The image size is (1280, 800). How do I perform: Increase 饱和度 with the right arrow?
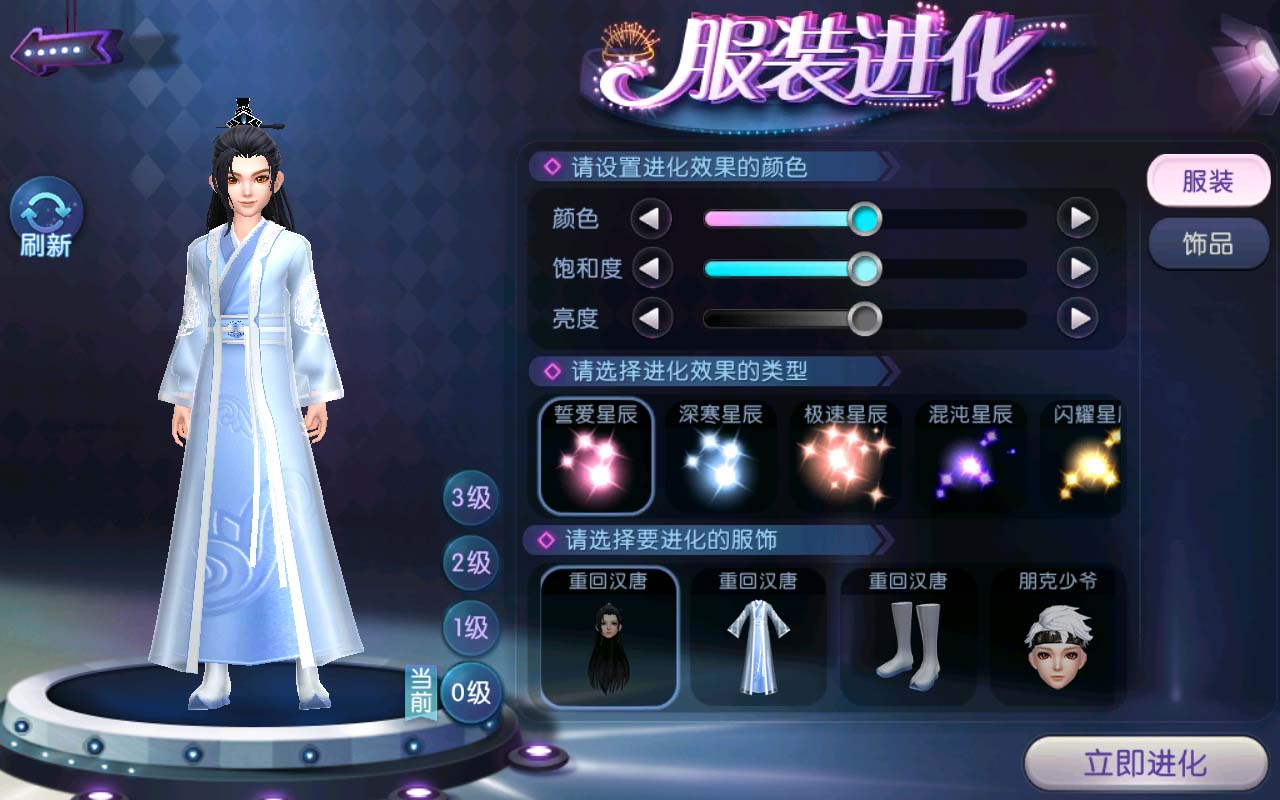(x=1078, y=268)
